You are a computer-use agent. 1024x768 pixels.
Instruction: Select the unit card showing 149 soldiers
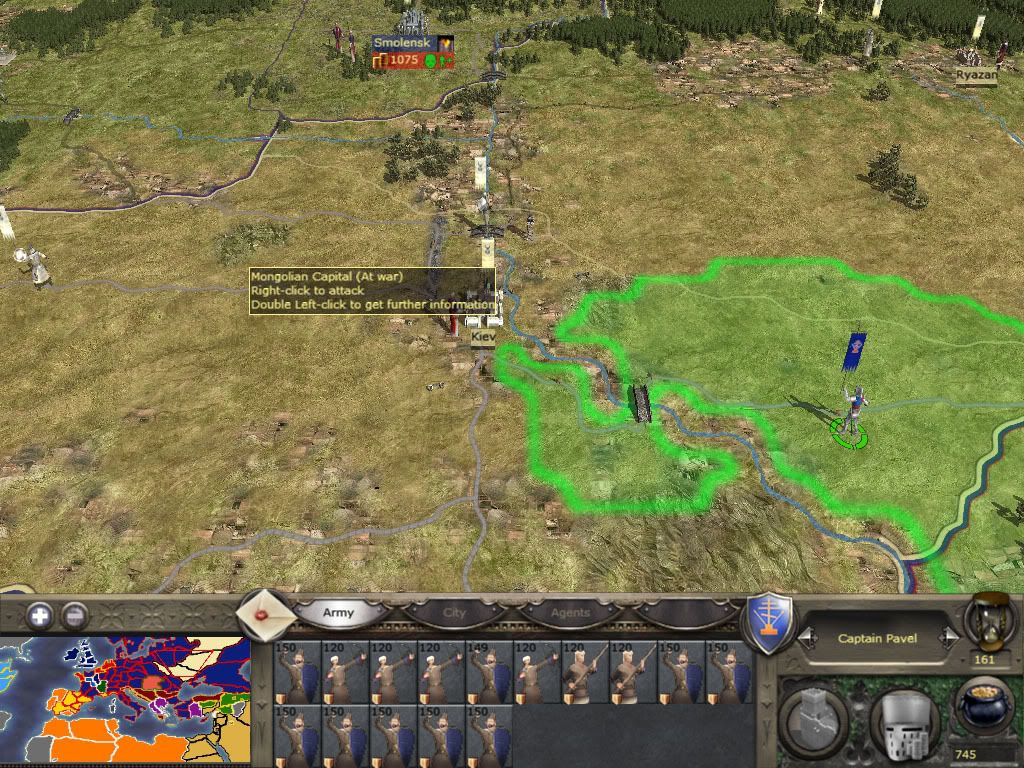[489, 672]
